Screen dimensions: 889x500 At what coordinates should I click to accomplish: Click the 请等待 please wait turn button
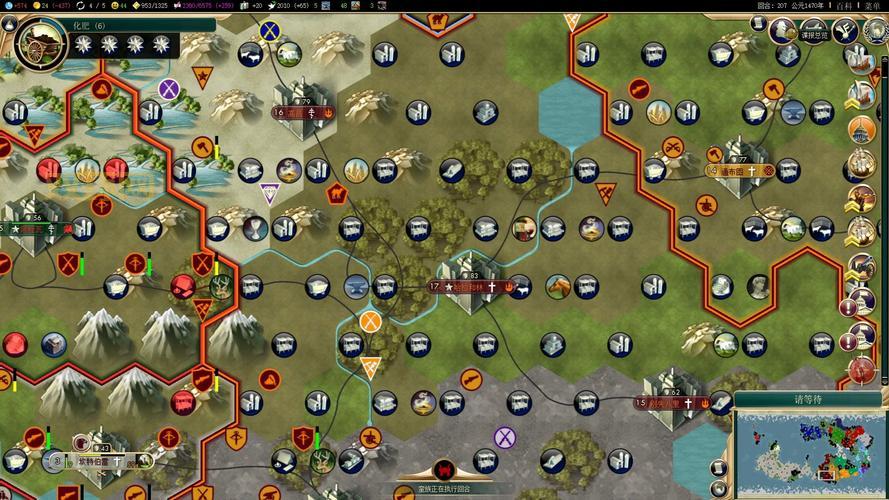[x=806, y=397]
